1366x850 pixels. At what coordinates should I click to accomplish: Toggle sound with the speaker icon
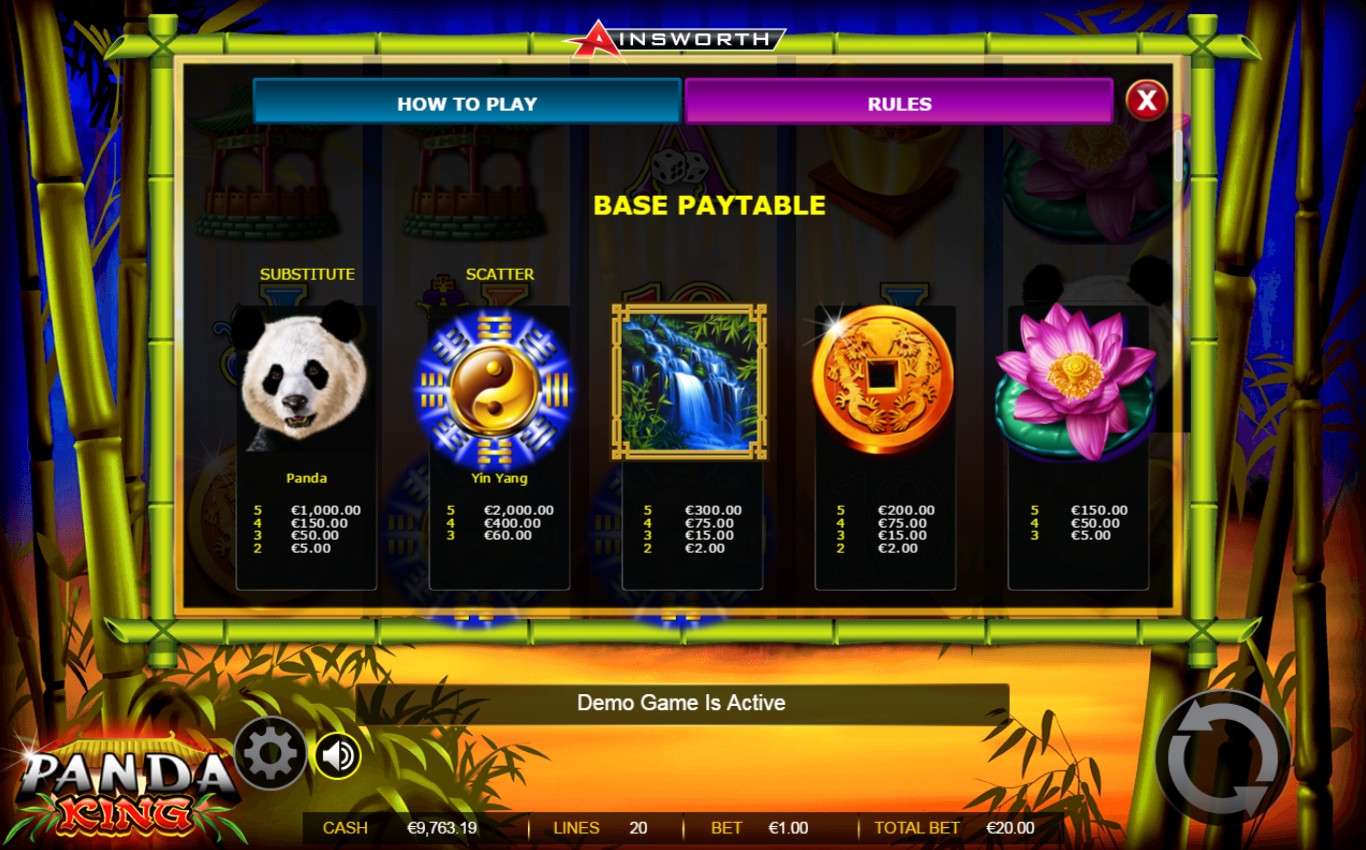[x=338, y=755]
